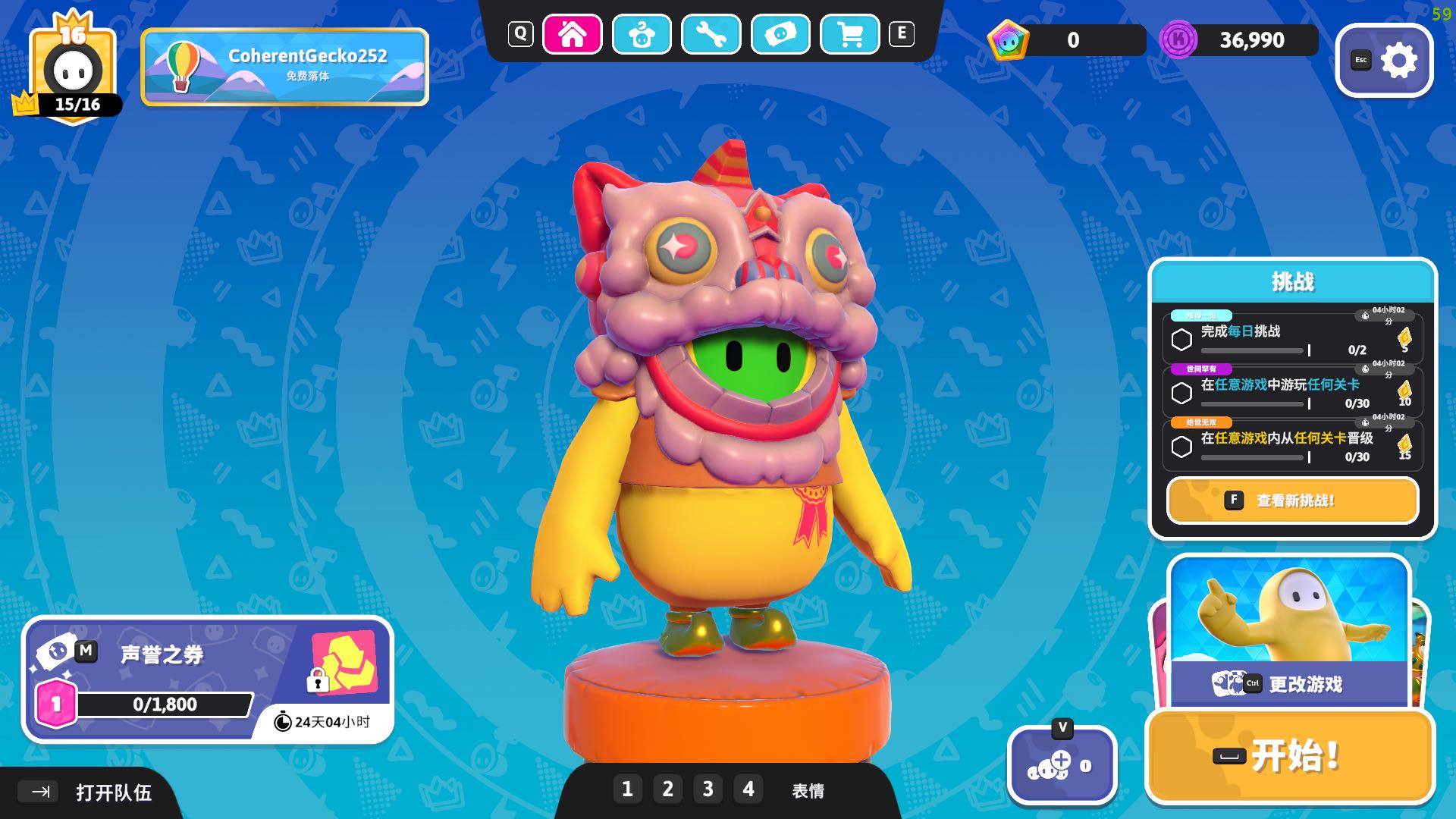Screen dimensions: 1456x819
Task: Switch to the customizer character tab
Action: (x=642, y=34)
